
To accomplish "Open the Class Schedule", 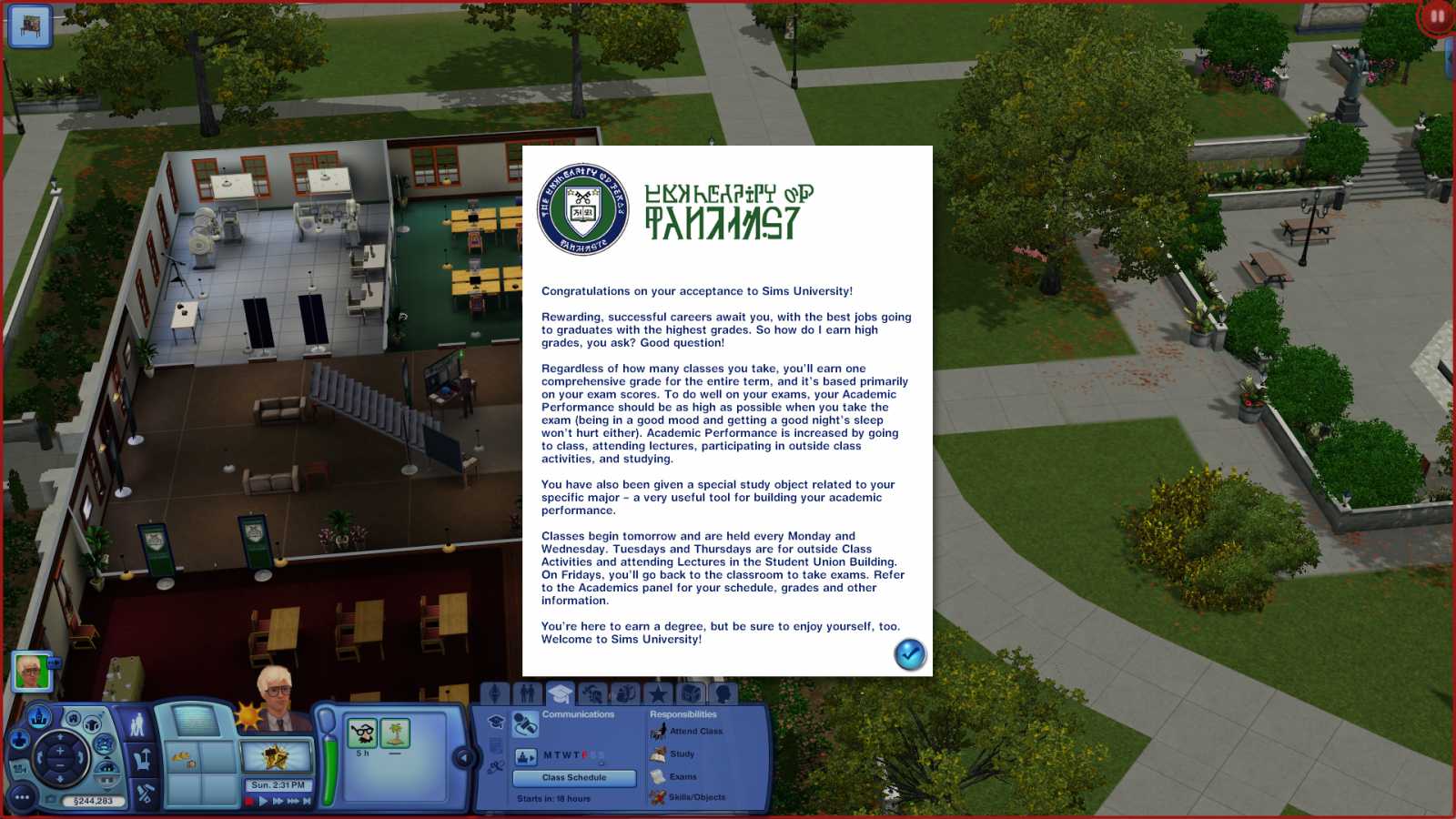I will coord(574,778).
